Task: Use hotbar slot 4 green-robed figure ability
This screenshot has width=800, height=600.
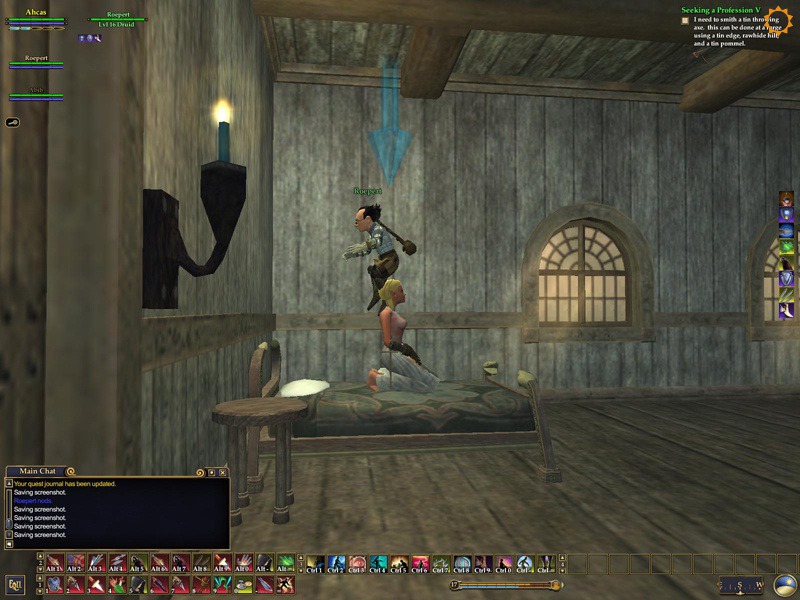Action: 117,584
